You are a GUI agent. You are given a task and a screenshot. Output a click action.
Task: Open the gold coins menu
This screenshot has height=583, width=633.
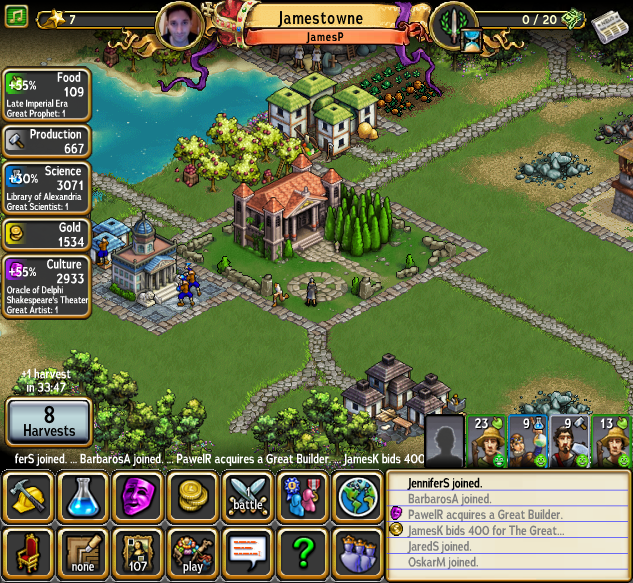coord(193,497)
